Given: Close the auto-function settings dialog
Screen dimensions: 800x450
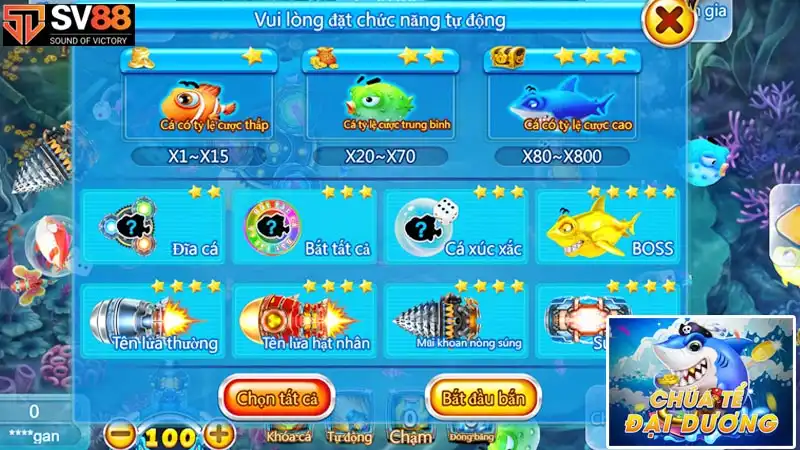Looking at the screenshot, I should tap(671, 19).
